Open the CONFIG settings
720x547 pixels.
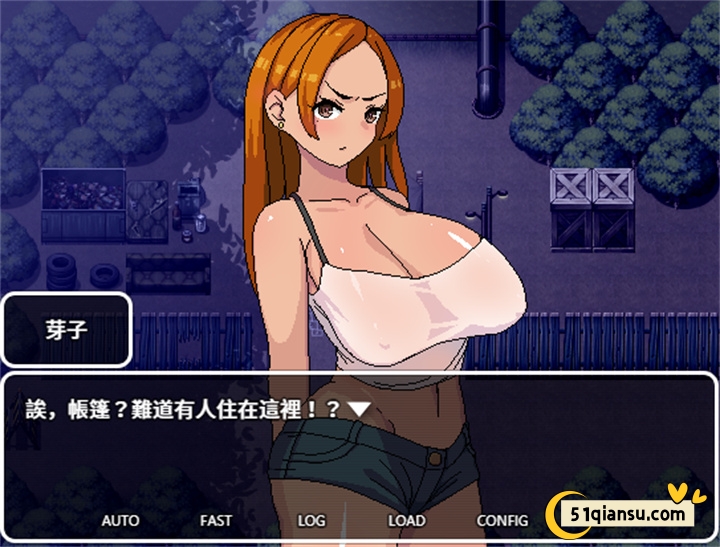[502, 521]
